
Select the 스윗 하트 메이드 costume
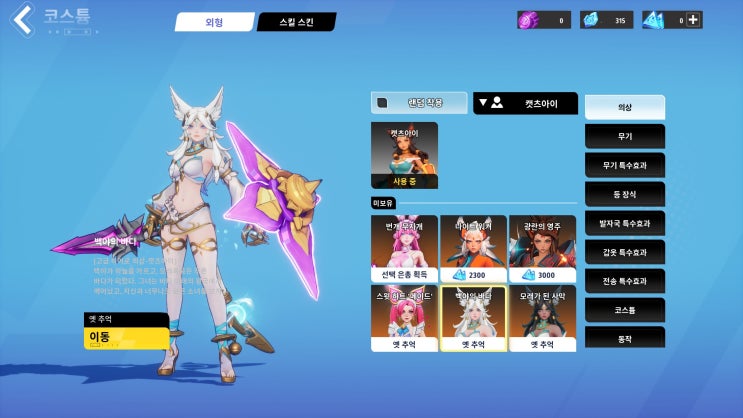click(404, 318)
